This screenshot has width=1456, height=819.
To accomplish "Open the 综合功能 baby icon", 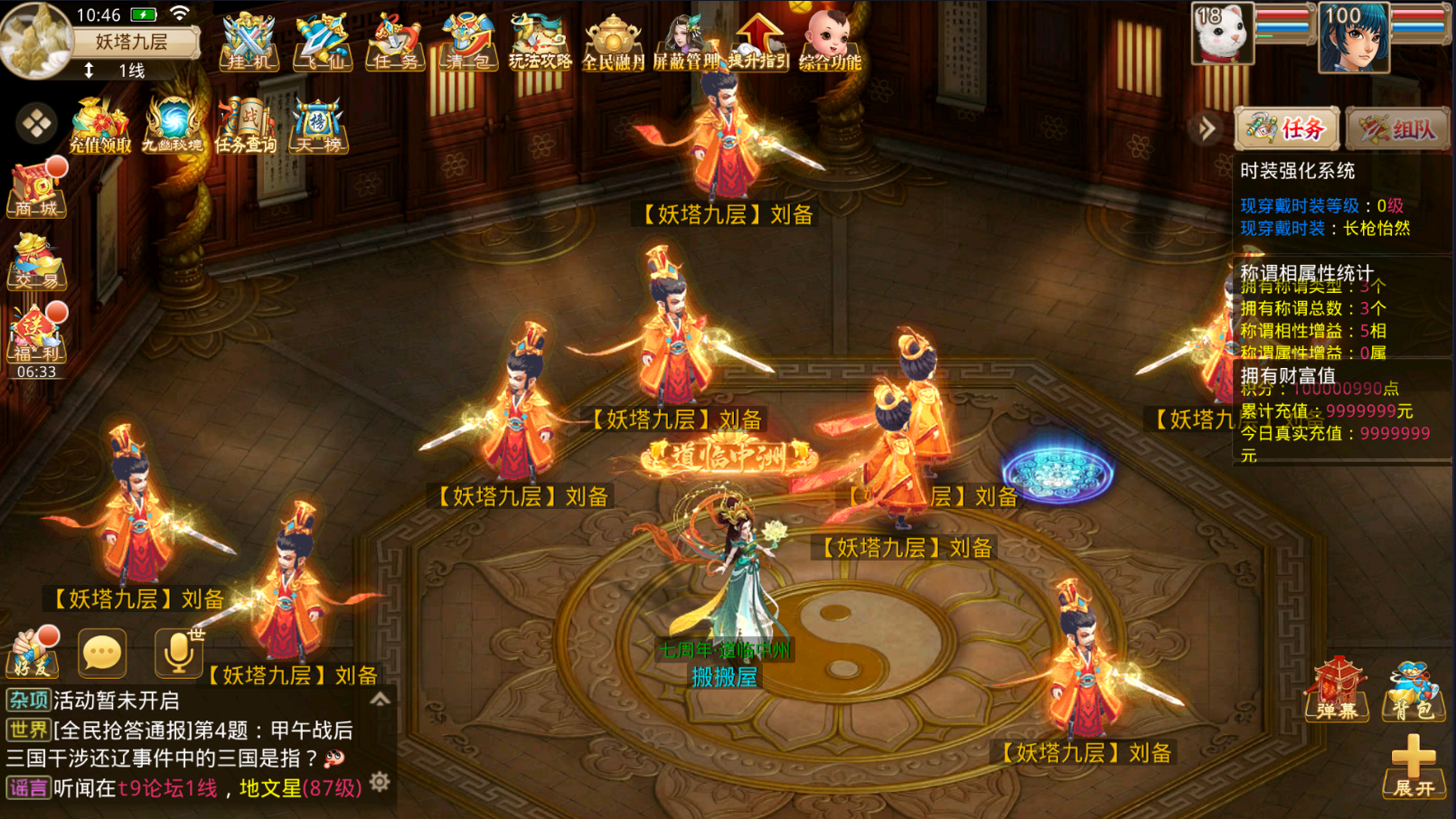I will [830, 42].
